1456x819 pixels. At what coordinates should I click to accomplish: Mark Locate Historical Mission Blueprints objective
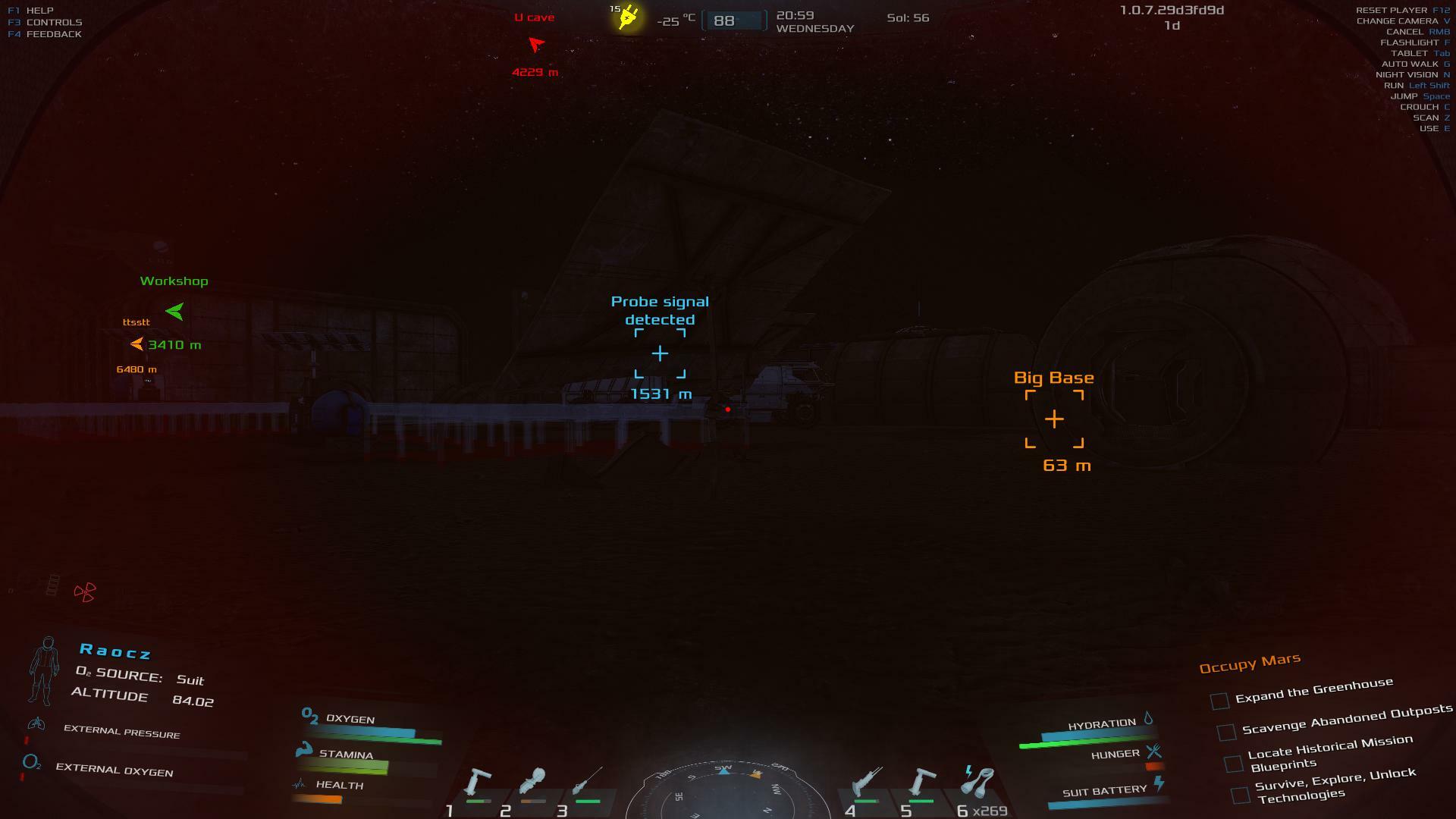[x=1234, y=763]
